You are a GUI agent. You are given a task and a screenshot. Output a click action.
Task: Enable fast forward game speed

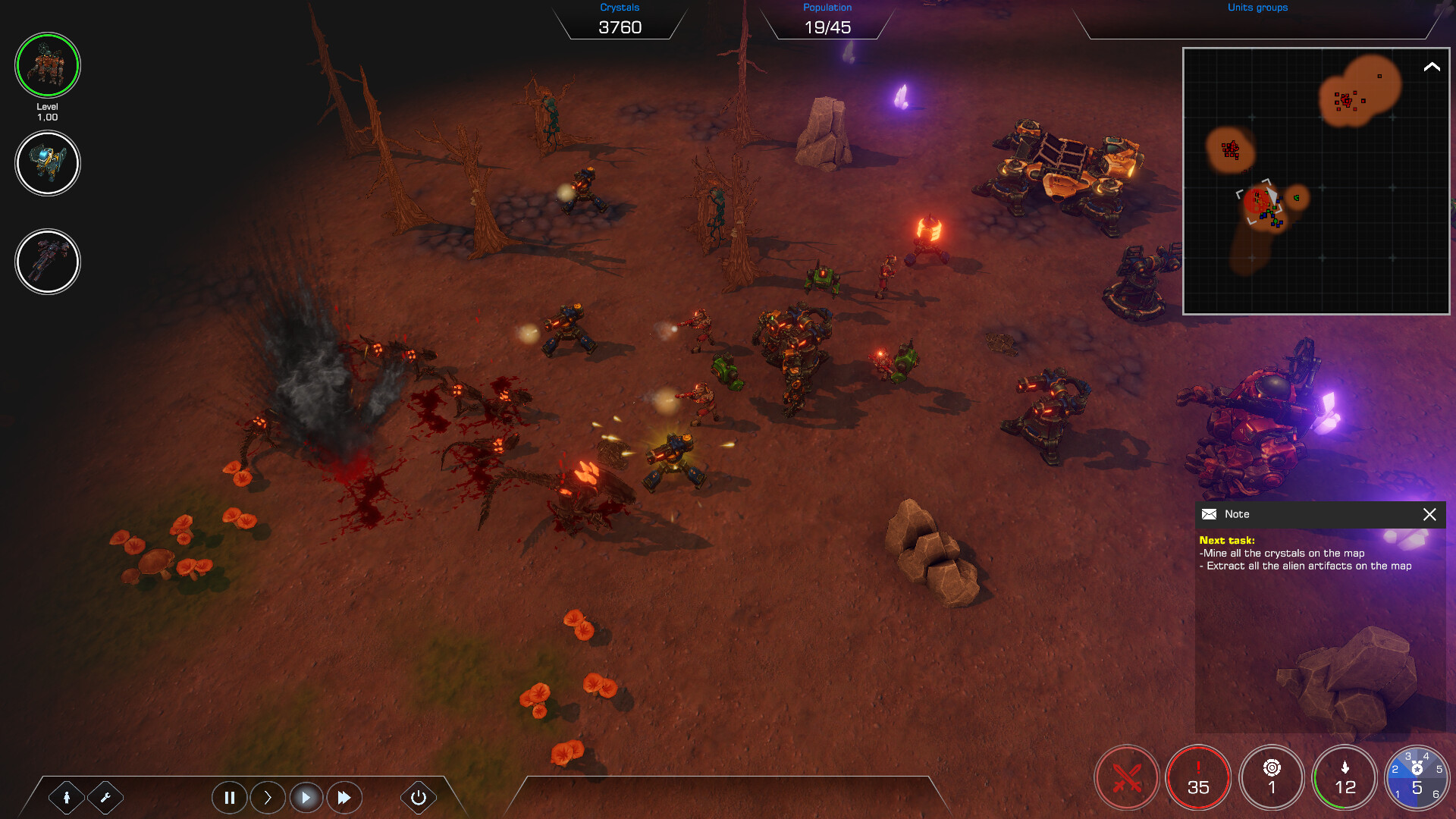[344, 797]
